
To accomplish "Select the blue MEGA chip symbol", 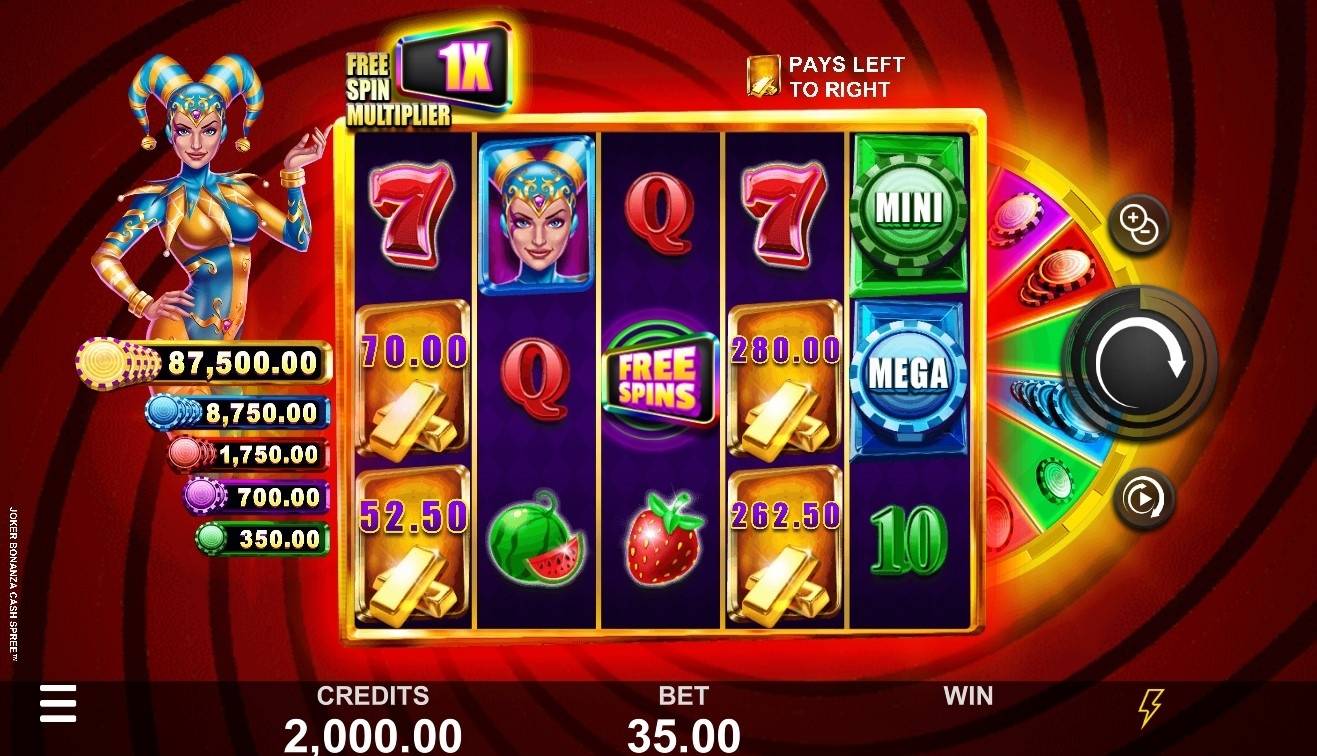I will [905, 373].
